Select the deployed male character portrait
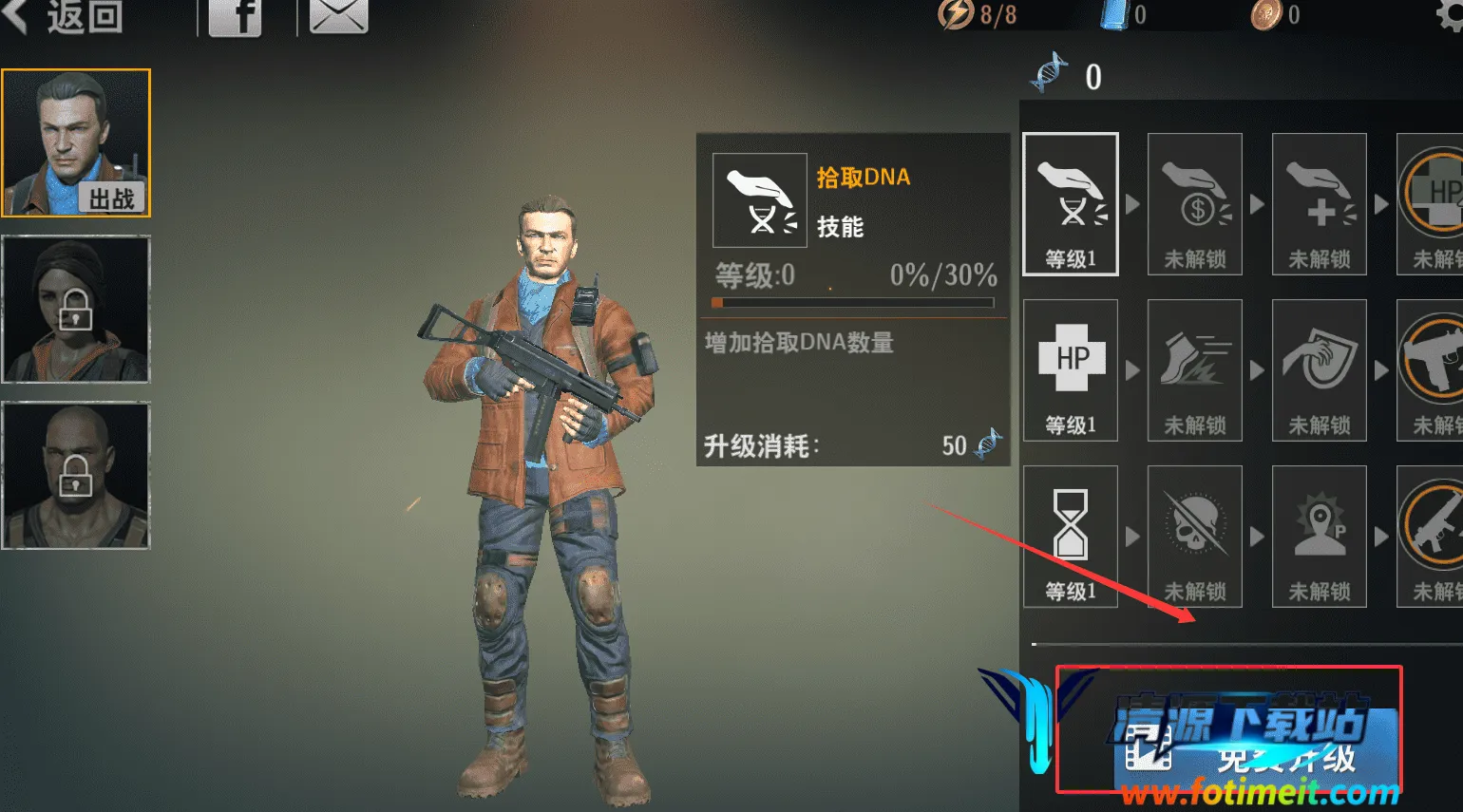This screenshot has height=812, width=1463. coord(76,142)
